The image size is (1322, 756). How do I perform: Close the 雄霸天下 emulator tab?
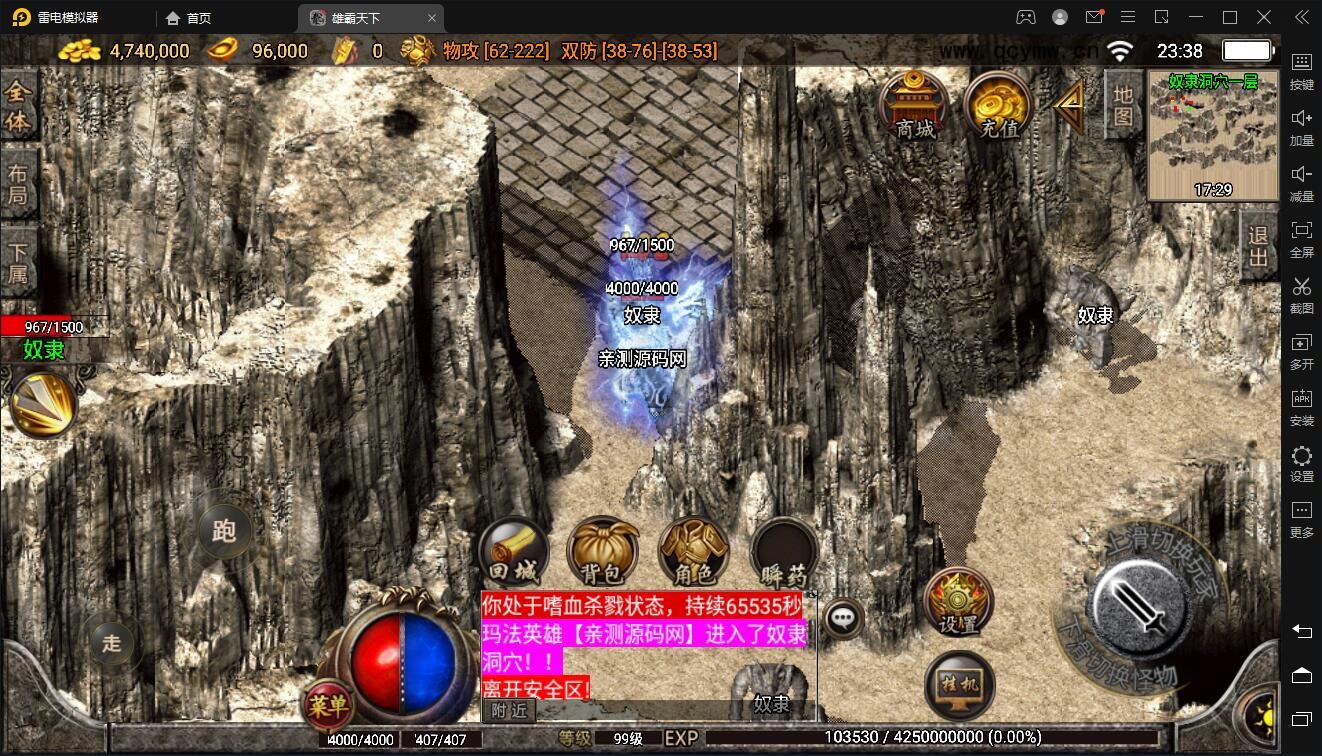[432, 18]
